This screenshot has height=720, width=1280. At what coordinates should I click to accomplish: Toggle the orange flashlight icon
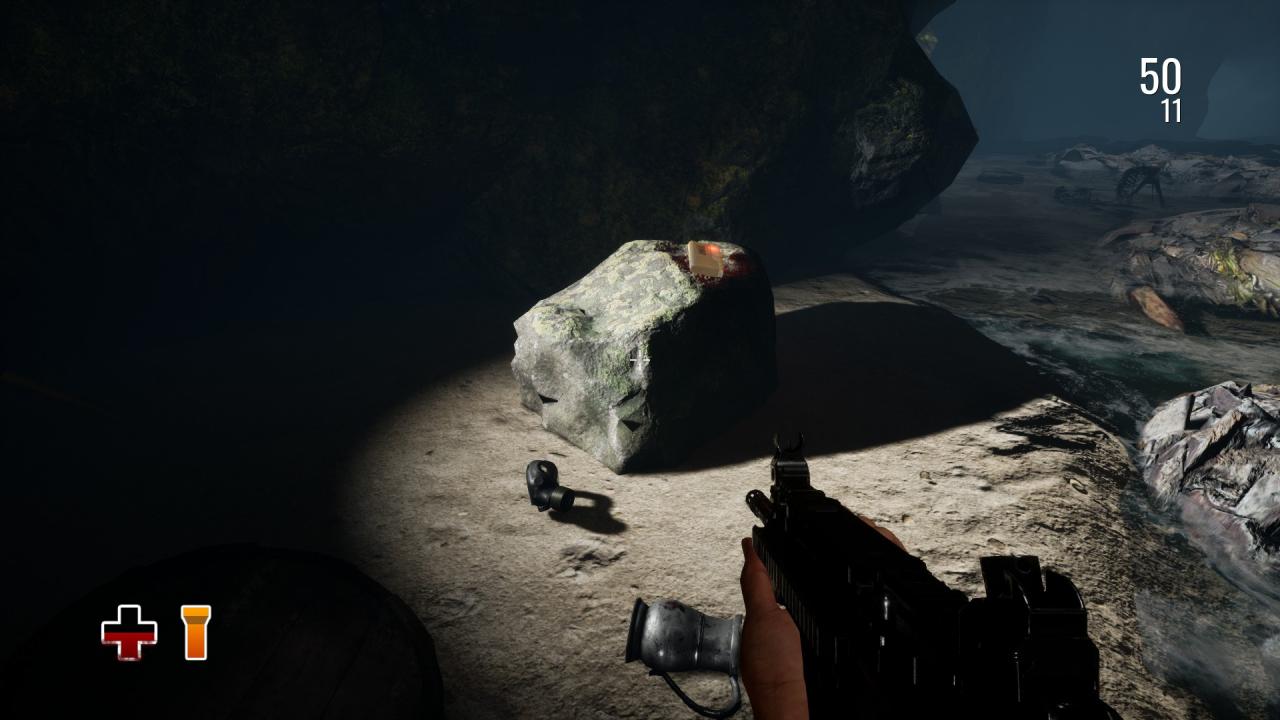coord(196,632)
